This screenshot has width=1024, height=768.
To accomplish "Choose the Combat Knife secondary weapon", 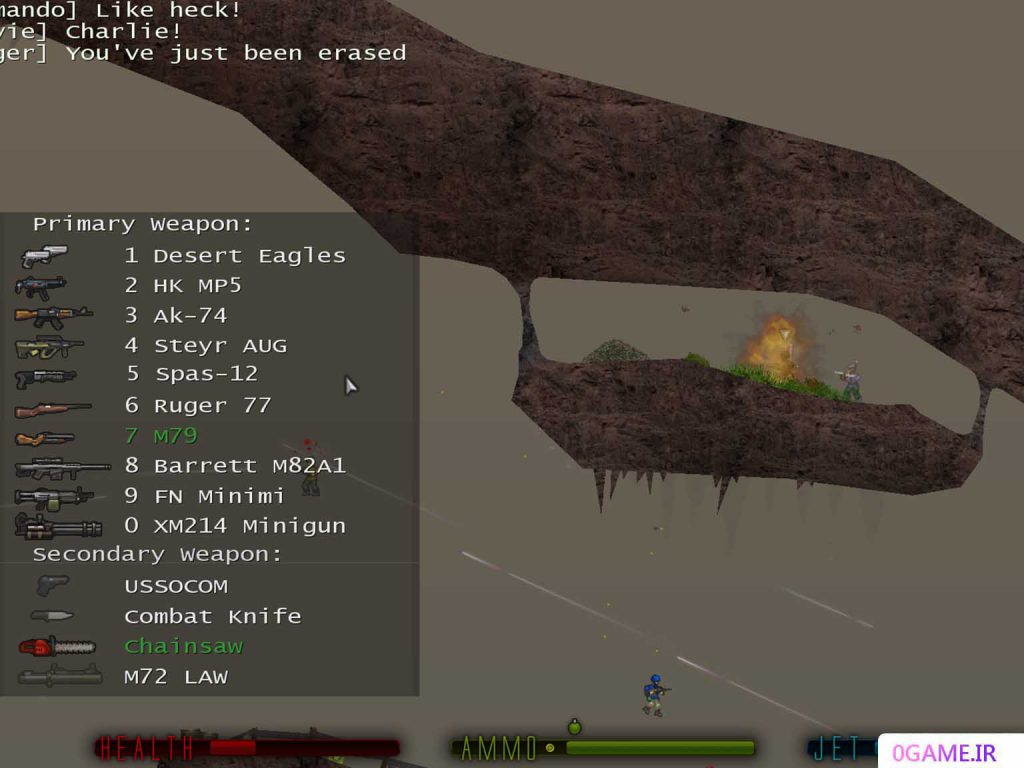I will [212, 616].
